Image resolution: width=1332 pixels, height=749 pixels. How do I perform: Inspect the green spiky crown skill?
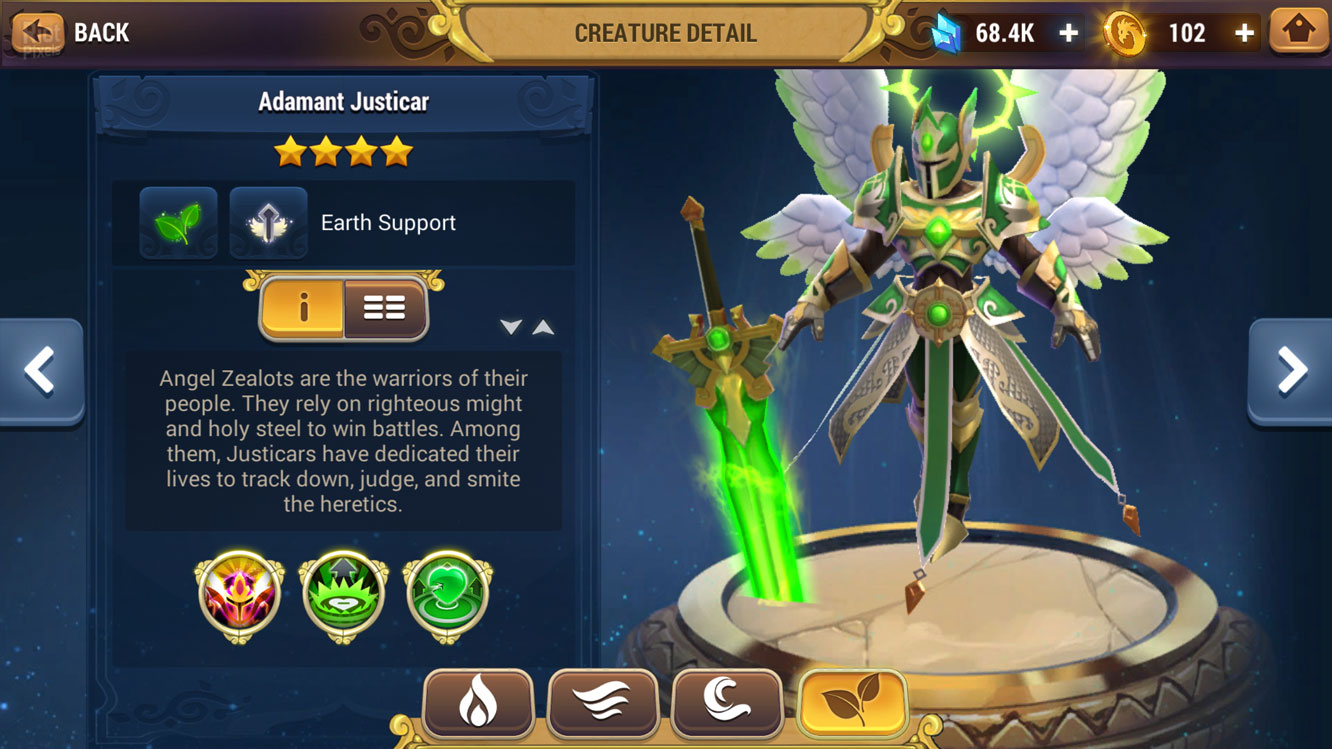tap(343, 596)
